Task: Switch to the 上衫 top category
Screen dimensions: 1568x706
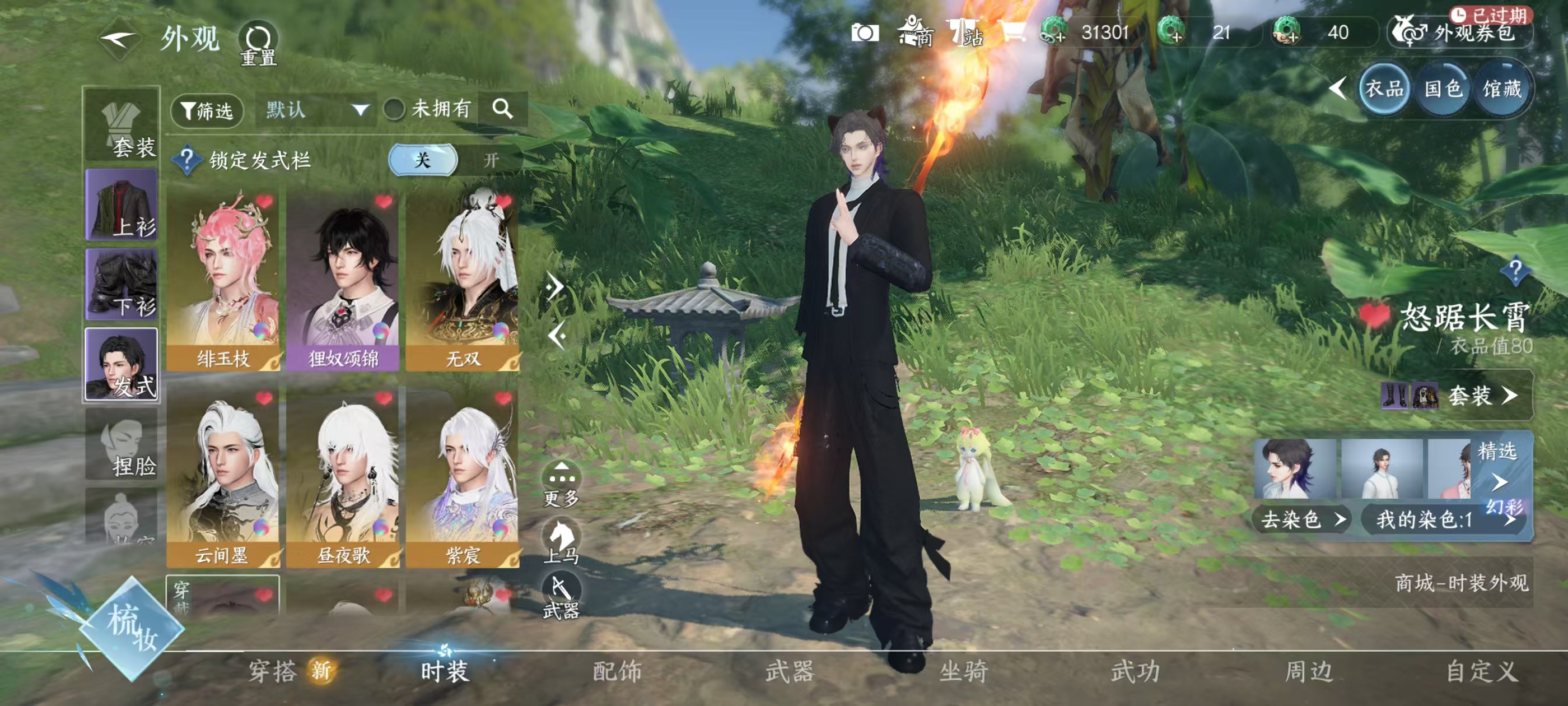Action: (122, 205)
